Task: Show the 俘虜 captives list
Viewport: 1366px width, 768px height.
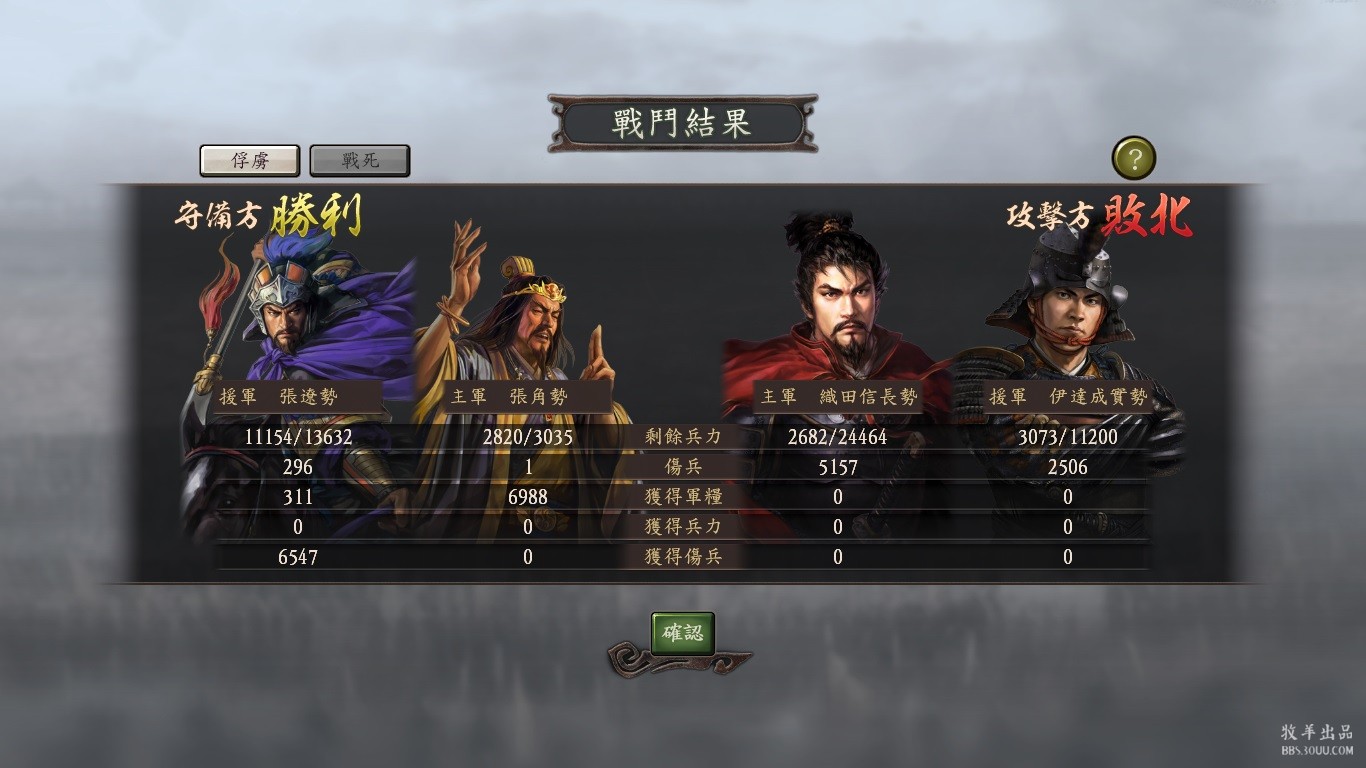Action: (x=249, y=160)
